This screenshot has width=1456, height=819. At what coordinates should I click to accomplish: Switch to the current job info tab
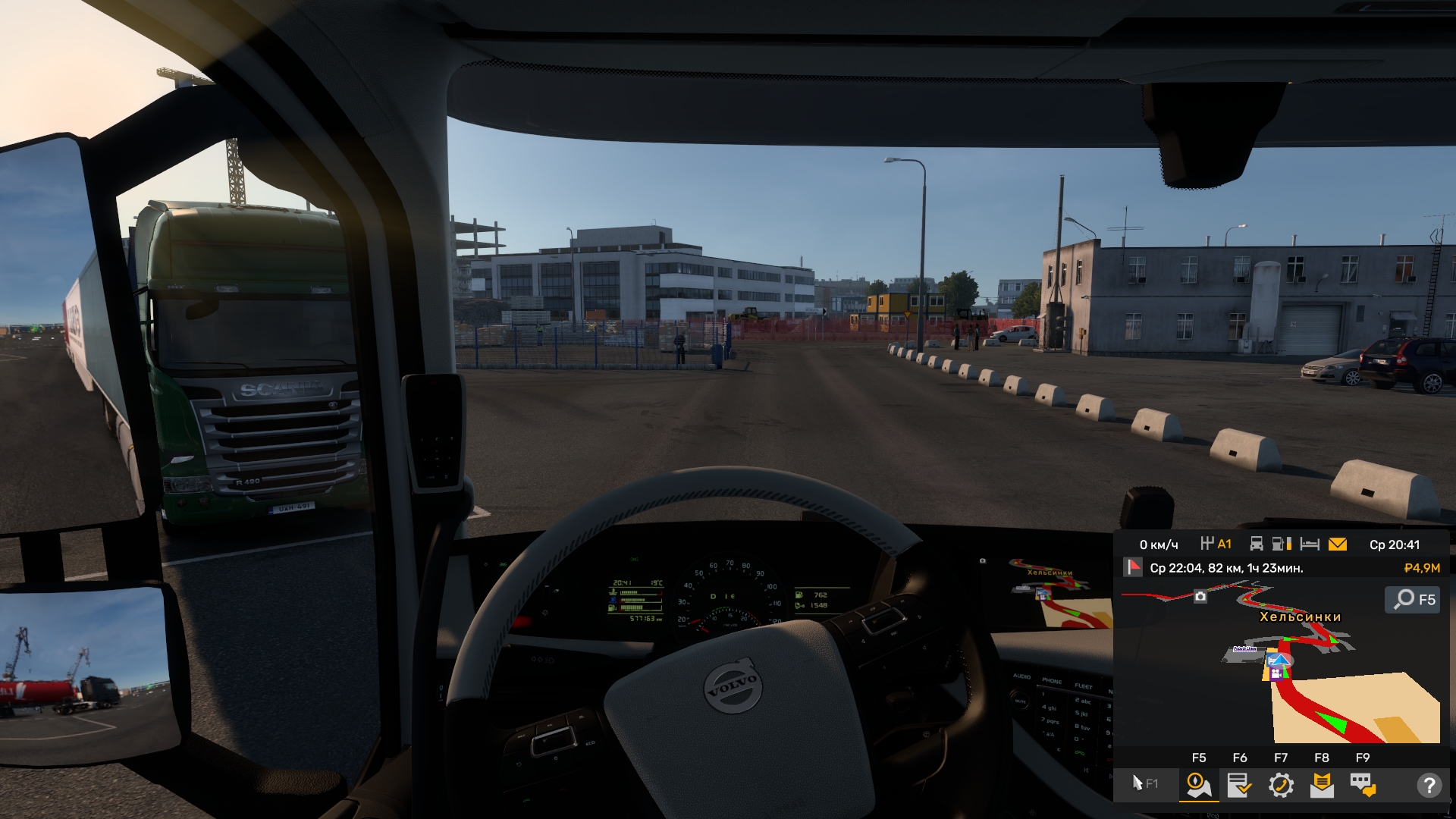point(1239,785)
